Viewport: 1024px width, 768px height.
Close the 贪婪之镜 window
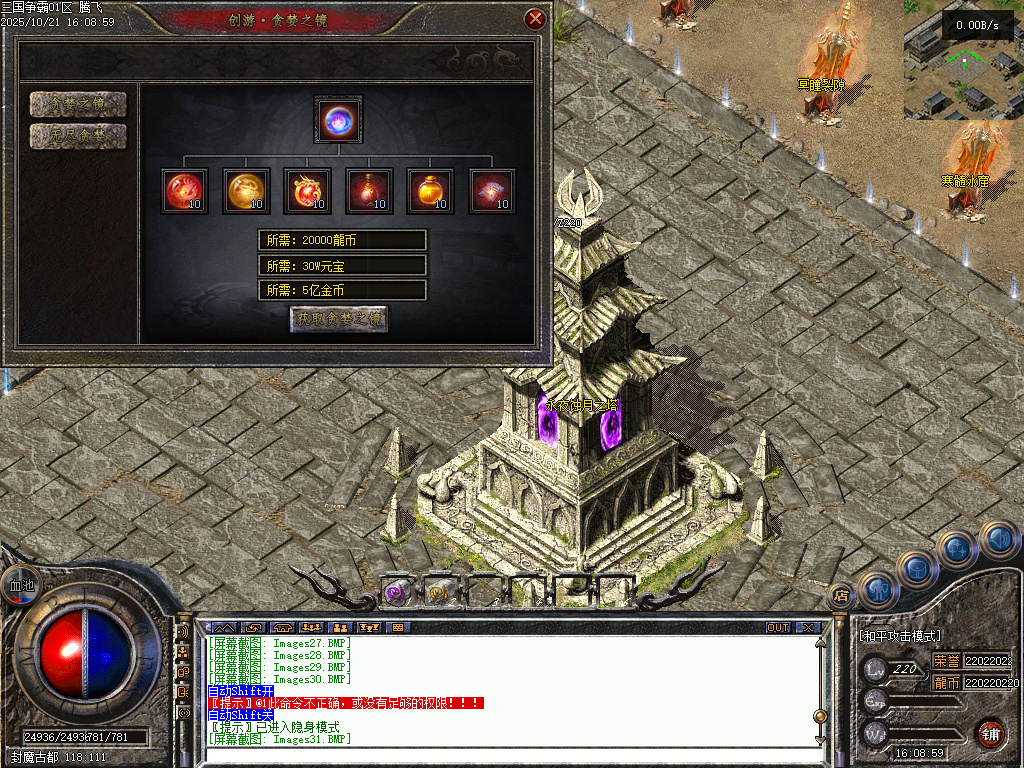coord(536,19)
